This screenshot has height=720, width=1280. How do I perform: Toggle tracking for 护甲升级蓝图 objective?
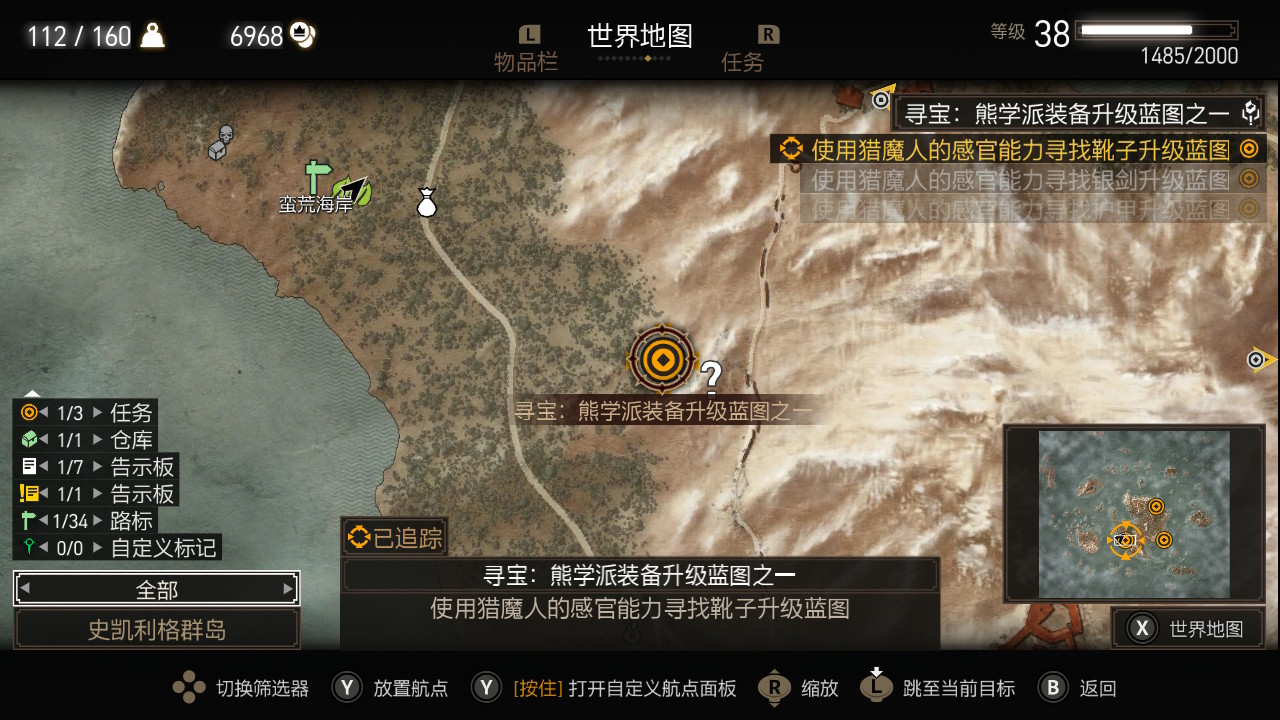[x=1248, y=208]
